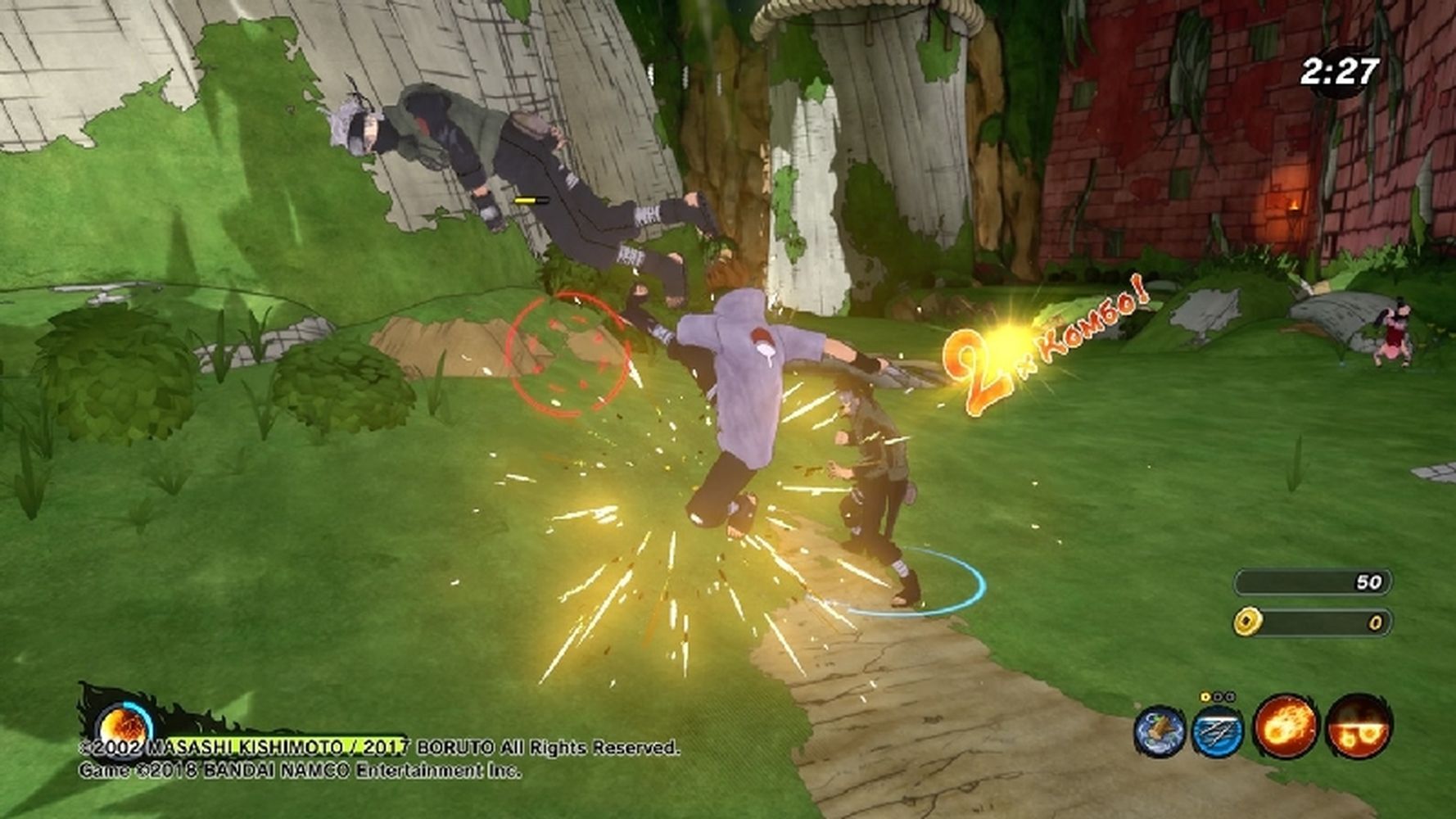Select the blue kunai ninja tool icon
This screenshot has width=1456, height=819.
pos(1217,731)
